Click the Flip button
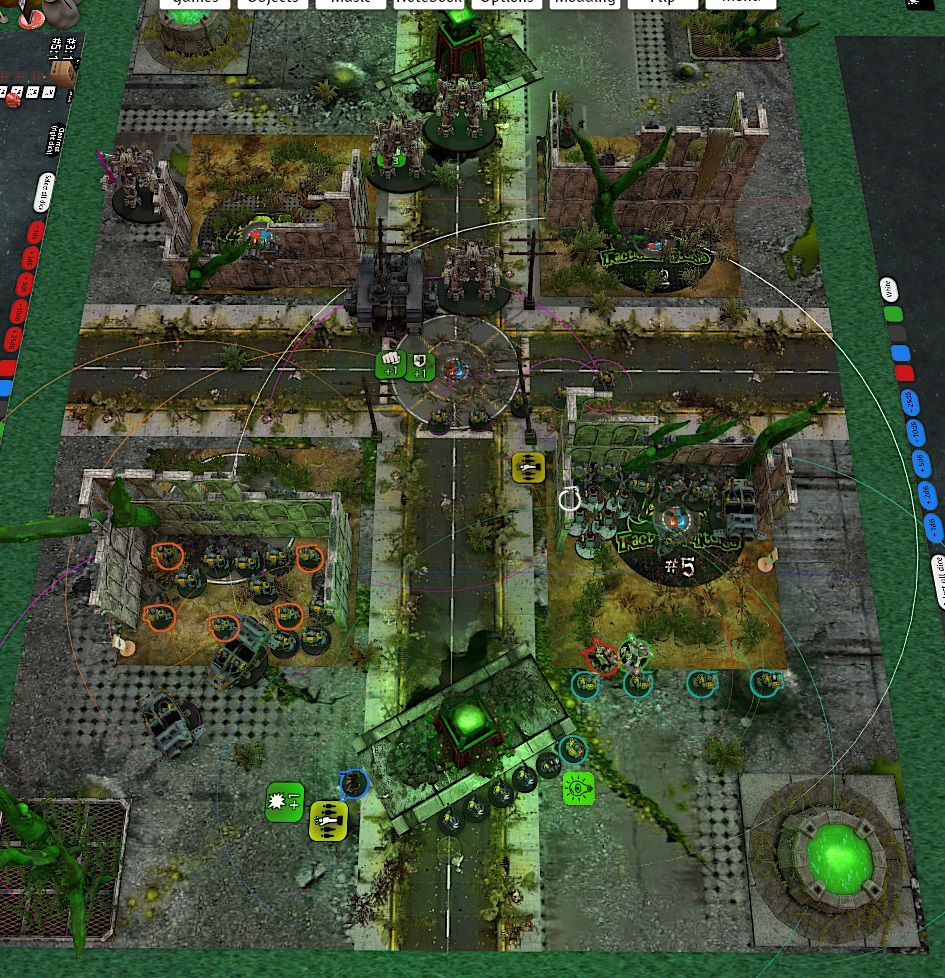945x978 pixels. [x=662, y=3]
